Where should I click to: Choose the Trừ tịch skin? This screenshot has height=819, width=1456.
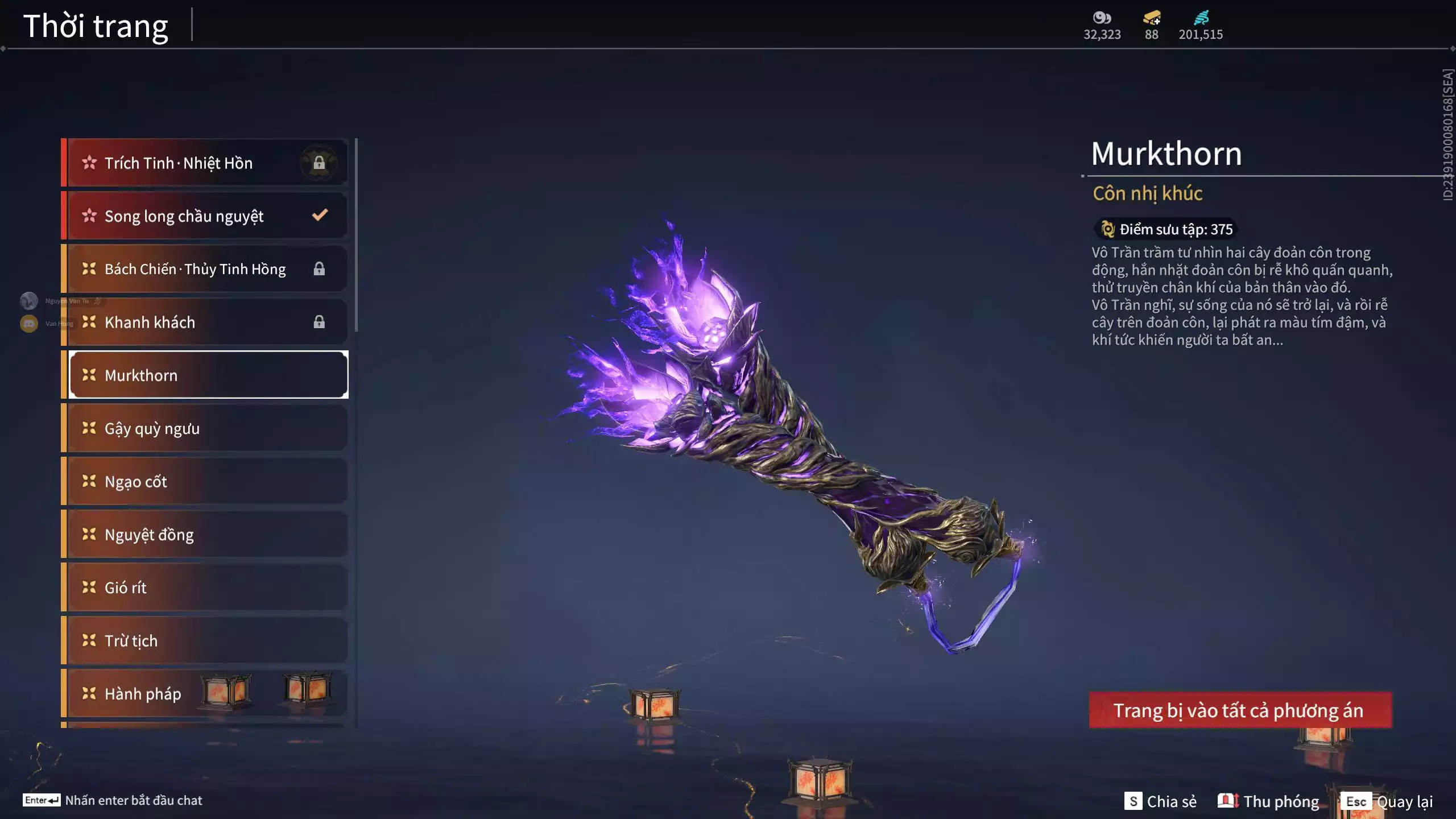[205, 641]
